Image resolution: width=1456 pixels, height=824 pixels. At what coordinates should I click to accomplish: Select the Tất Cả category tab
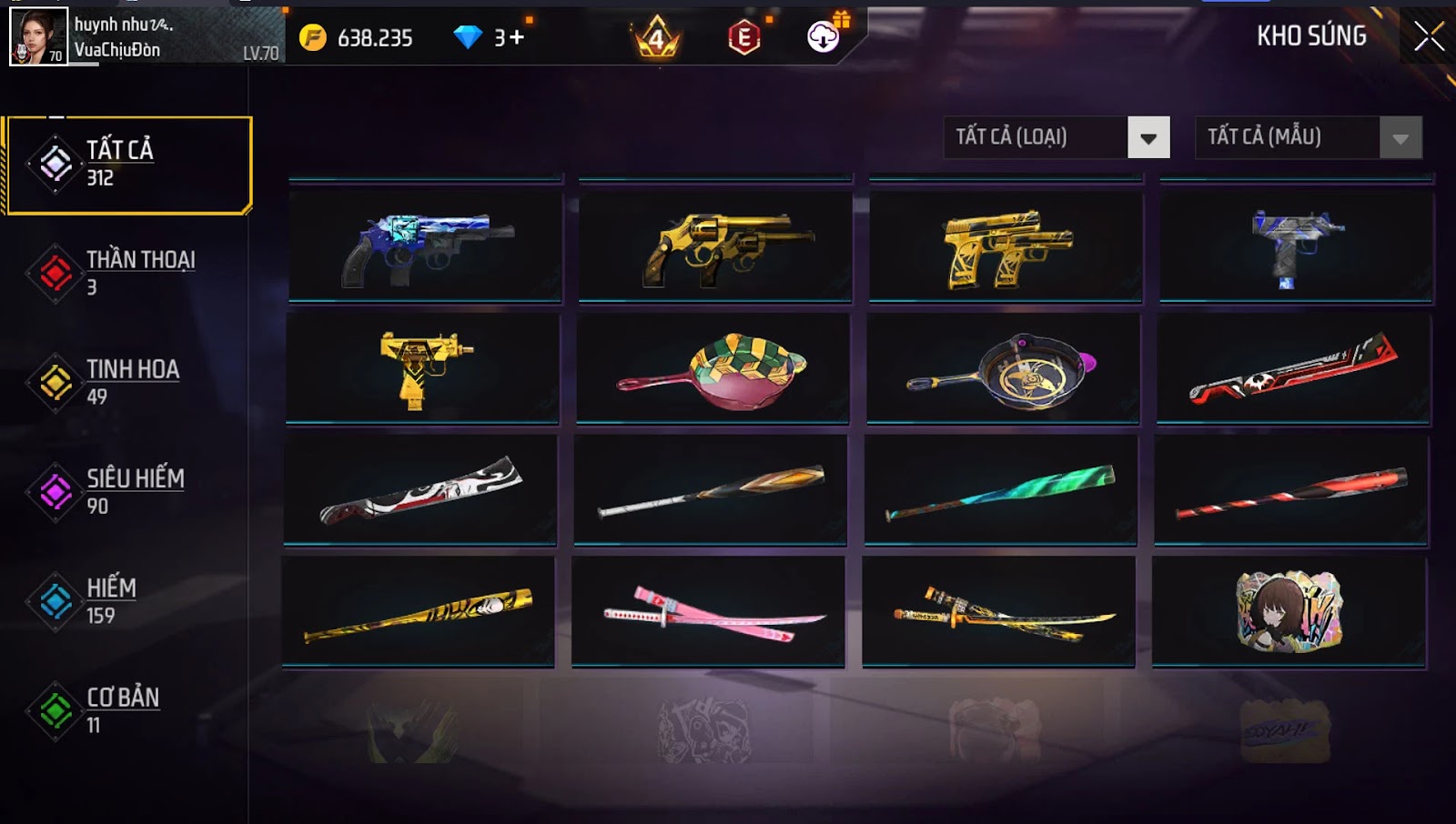point(128,165)
